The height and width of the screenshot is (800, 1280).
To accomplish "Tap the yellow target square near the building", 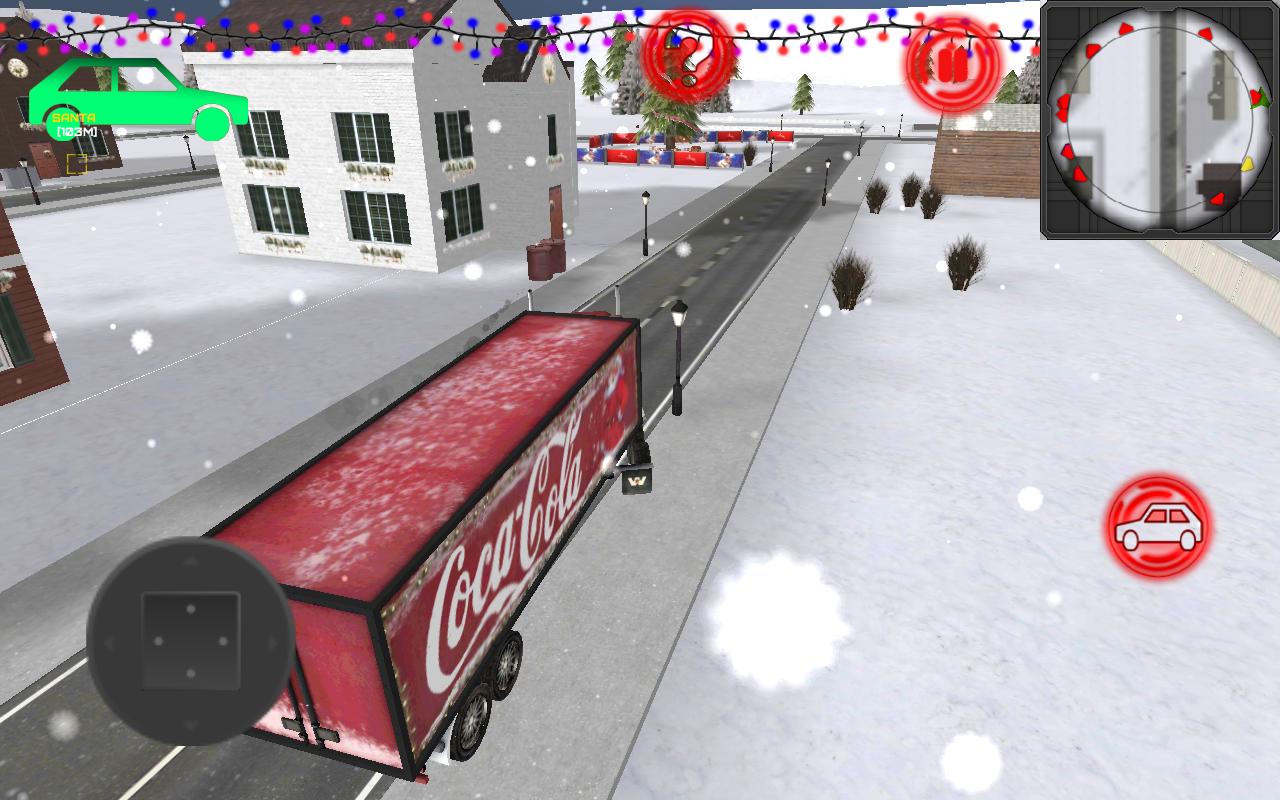I will coord(75,165).
